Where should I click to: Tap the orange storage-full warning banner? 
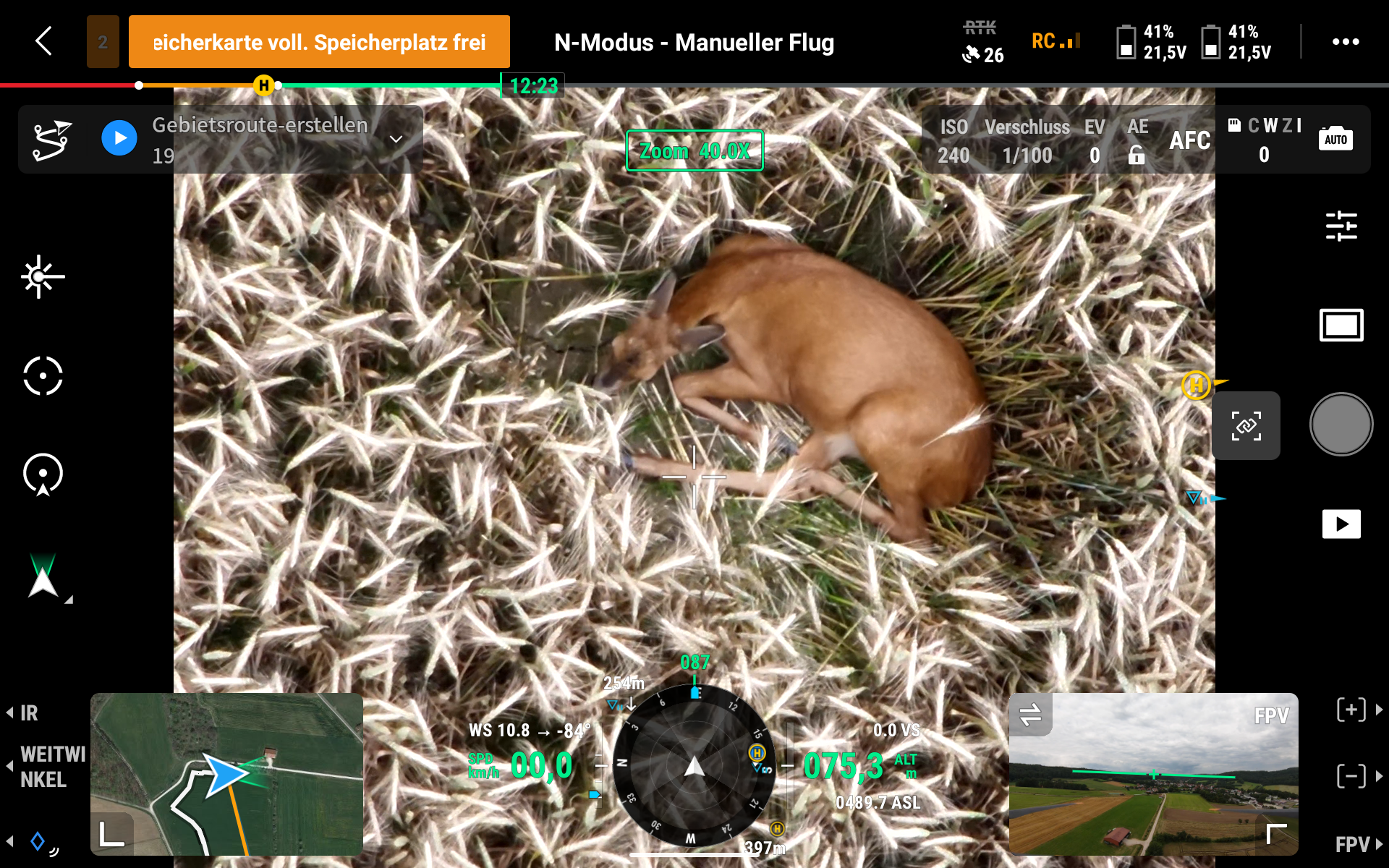pos(319,42)
